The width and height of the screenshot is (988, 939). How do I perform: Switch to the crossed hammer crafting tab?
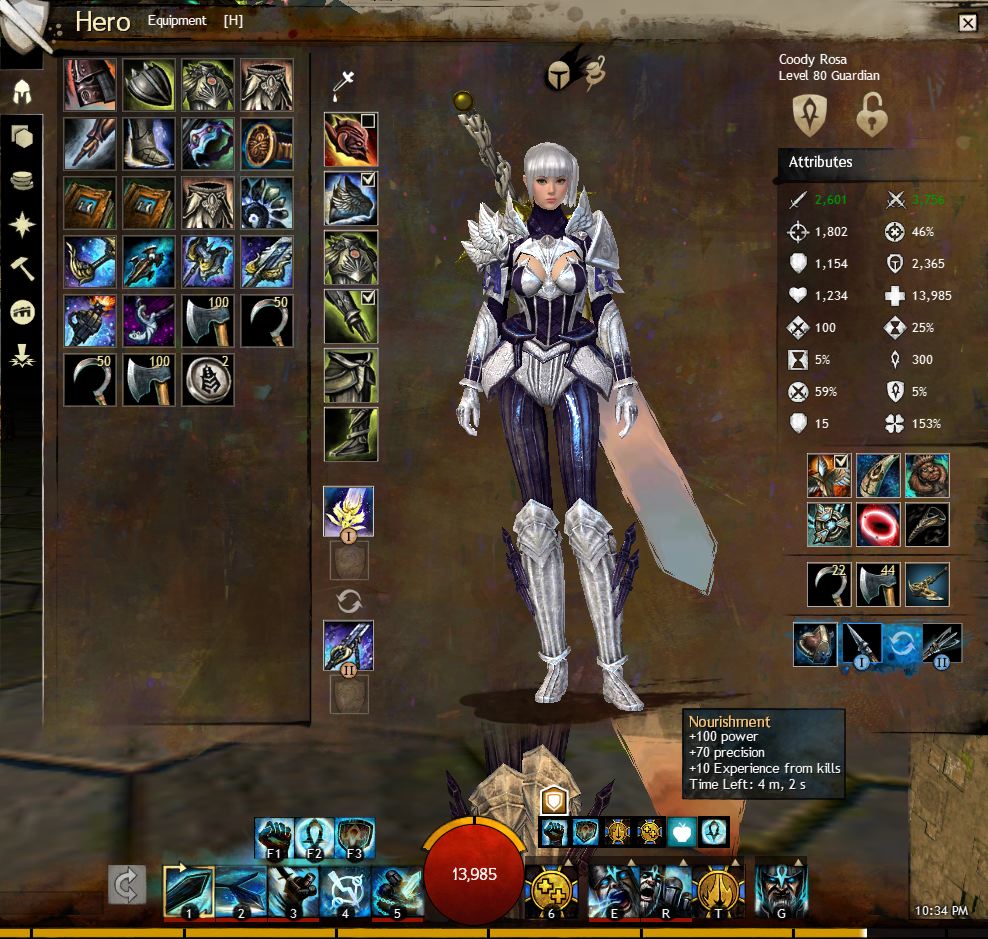point(21,268)
